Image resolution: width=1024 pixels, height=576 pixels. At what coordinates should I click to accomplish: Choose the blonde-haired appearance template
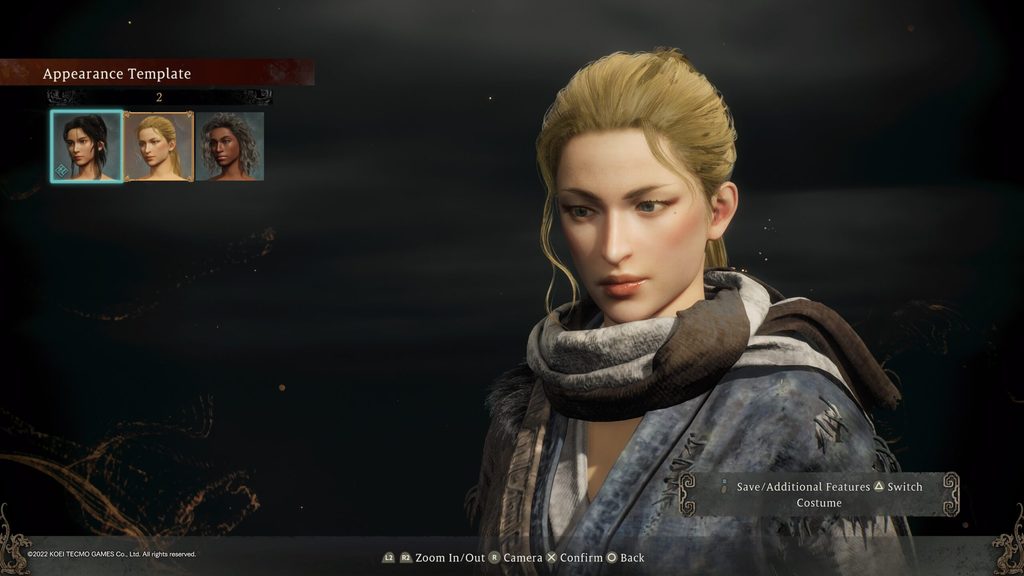(x=158, y=146)
